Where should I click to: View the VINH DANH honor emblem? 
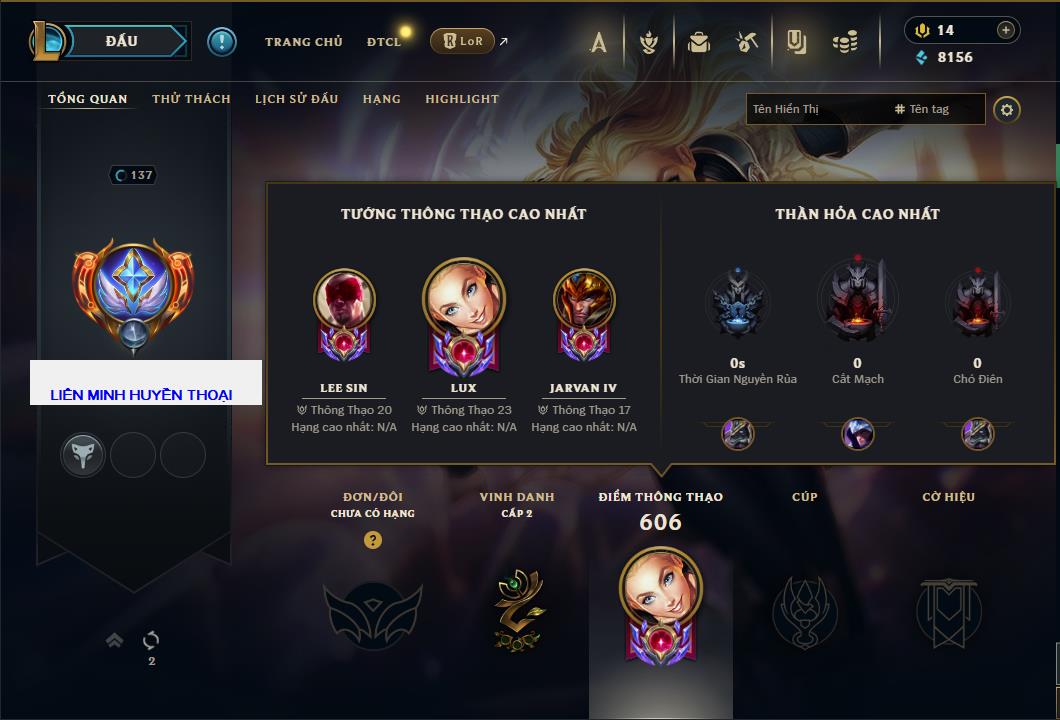(517, 610)
